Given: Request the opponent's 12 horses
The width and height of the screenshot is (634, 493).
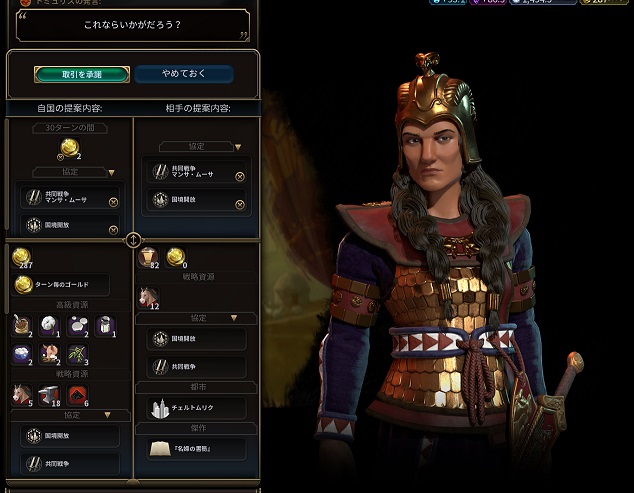Looking at the screenshot, I should 149,296.
